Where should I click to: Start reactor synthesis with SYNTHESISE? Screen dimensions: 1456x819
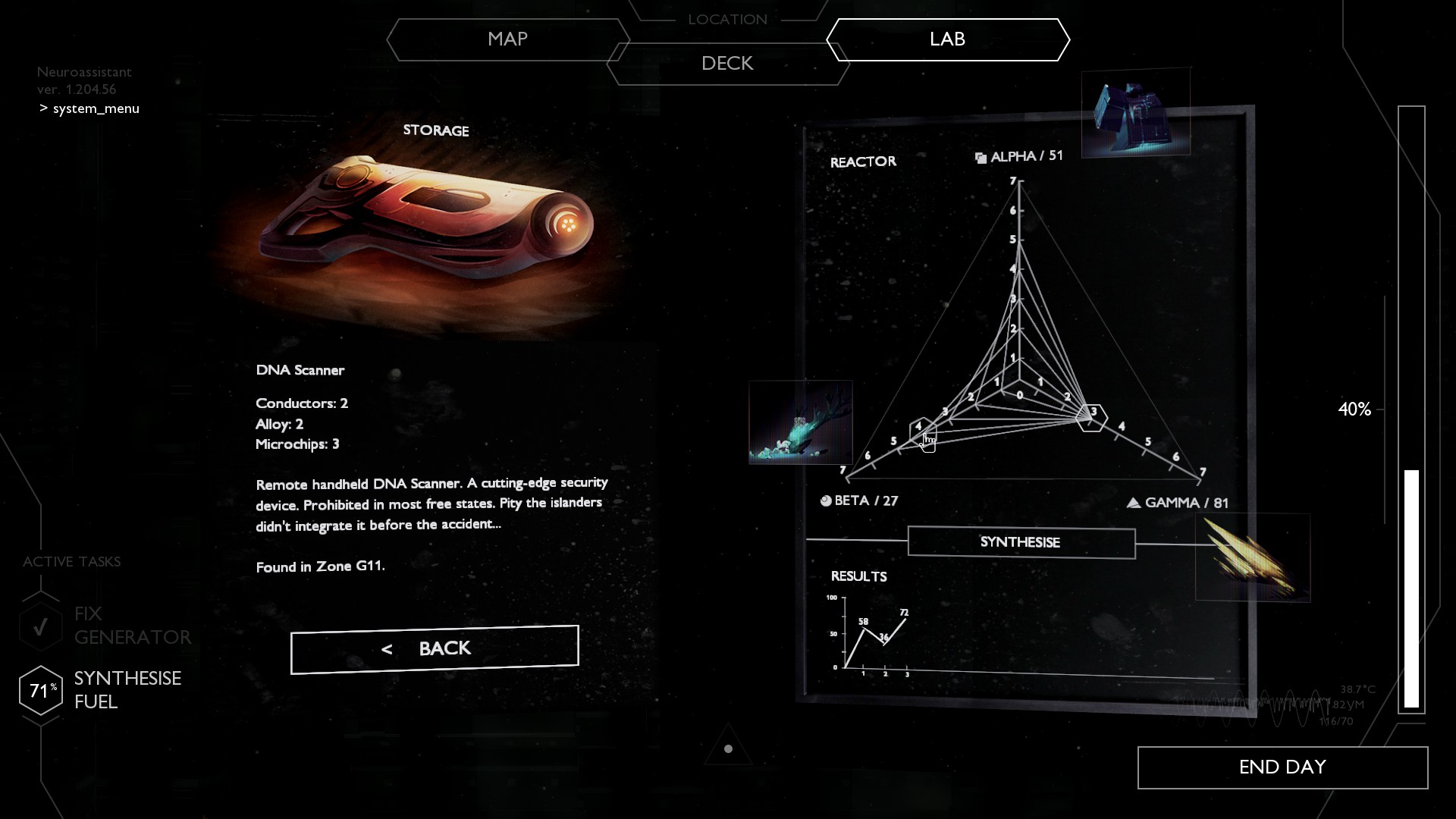[x=1021, y=542]
